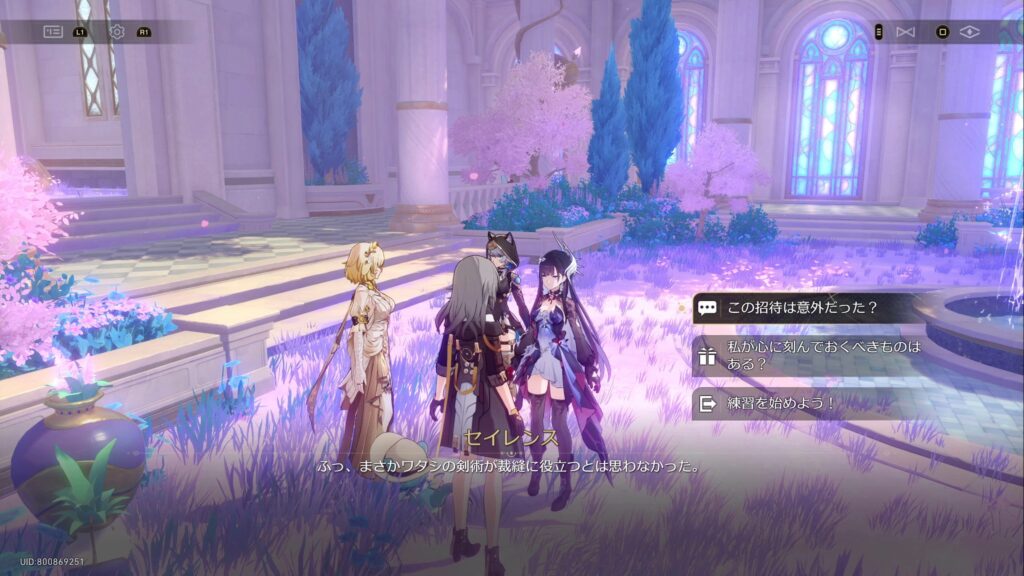This screenshot has height=576, width=1024.
Task: Open the dialogue log icon
Action: [x=52, y=32]
